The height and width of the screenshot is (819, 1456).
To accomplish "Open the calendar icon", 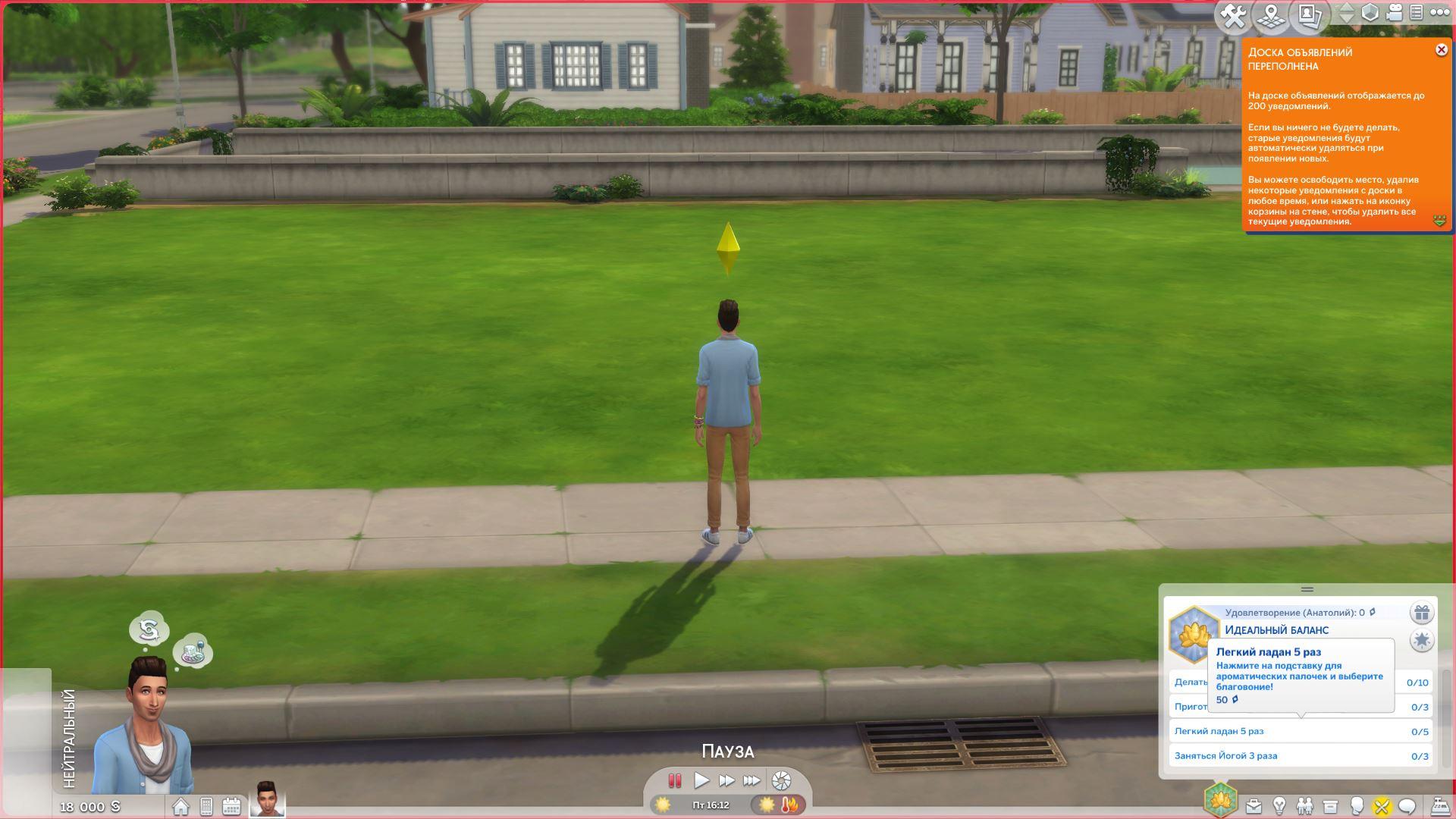I will click(x=231, y=806).
